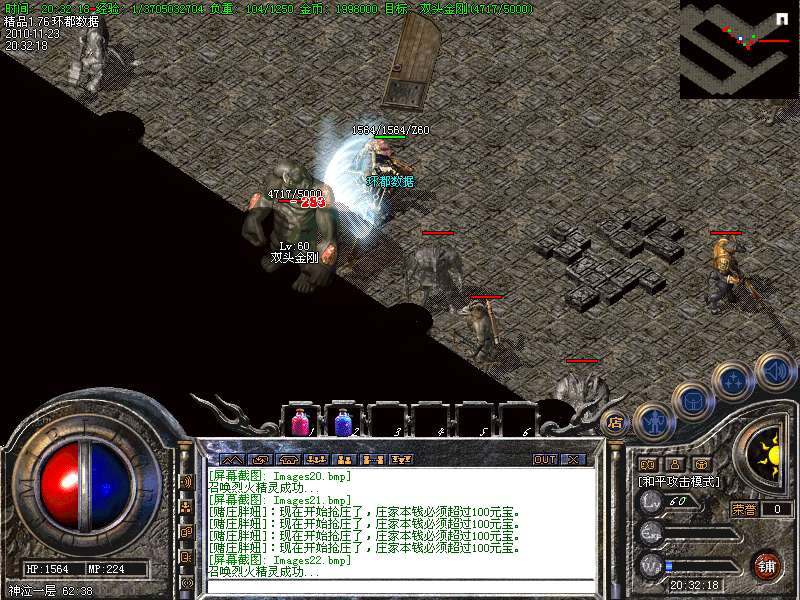Close the game with the X button

pos(573,460)
